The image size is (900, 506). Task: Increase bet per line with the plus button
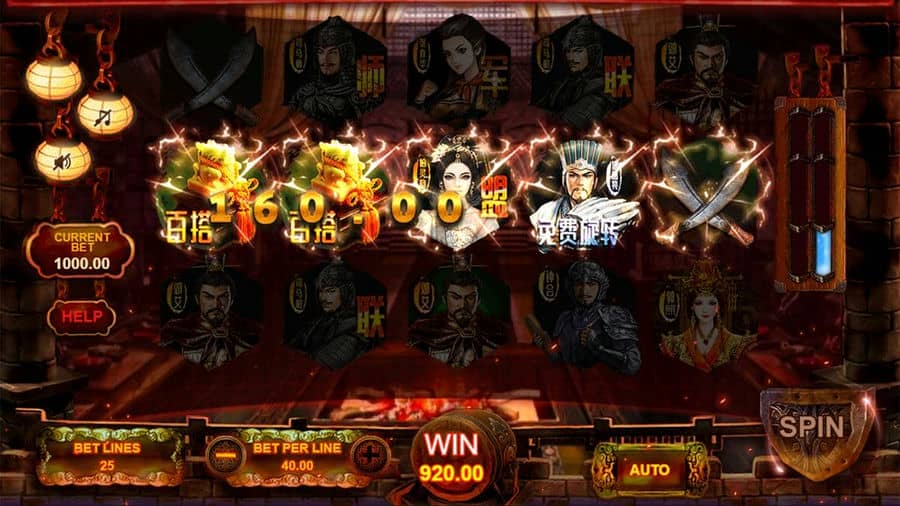(370, 457)
